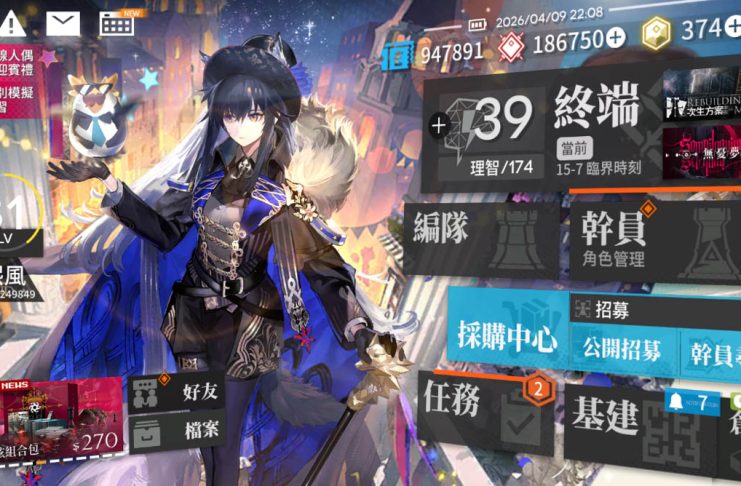Screen dimensions: 741x486
Task: Click the warning triangle notice icon
Action: point(15,23)
